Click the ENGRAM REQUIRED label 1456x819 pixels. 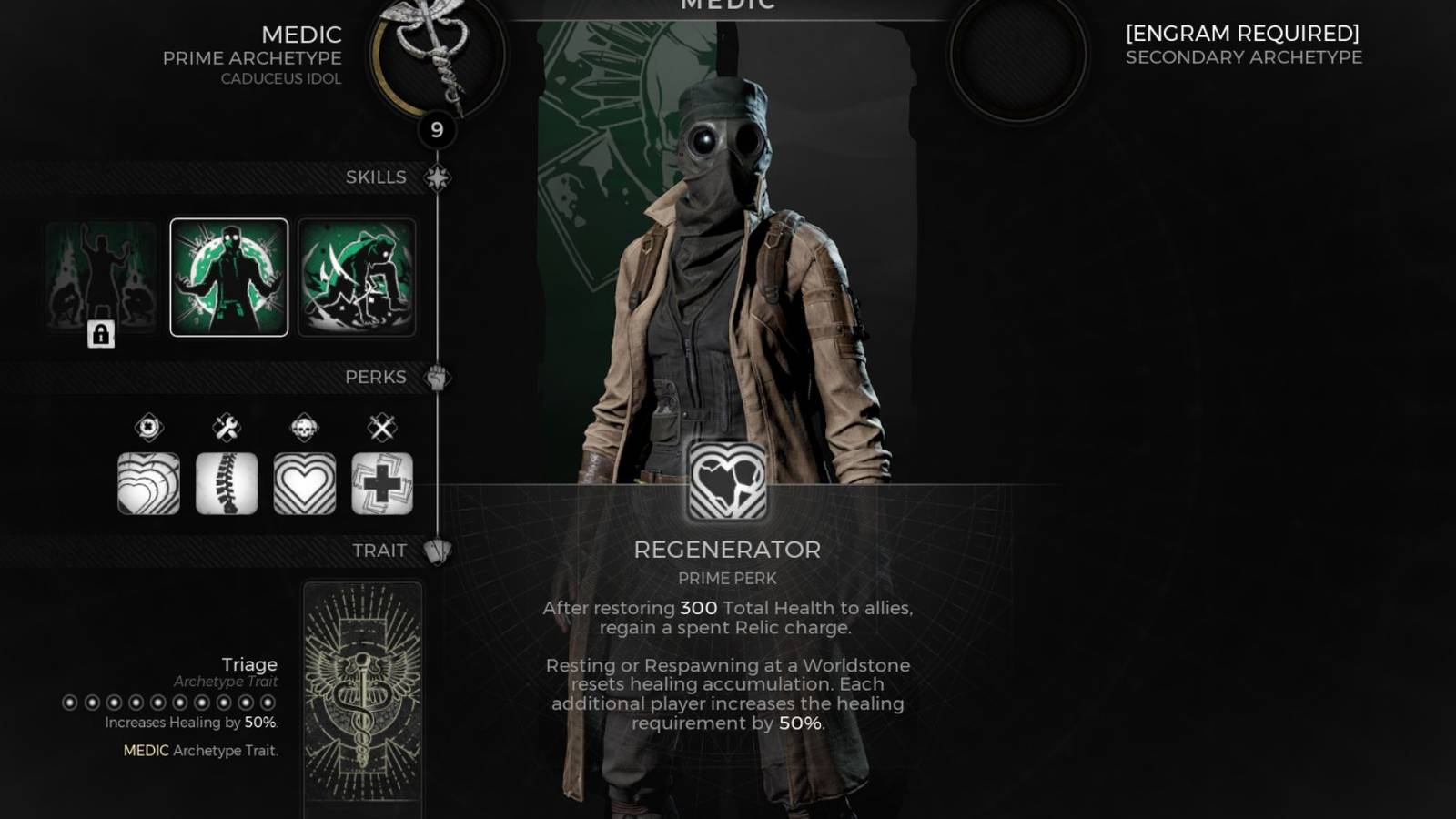(x=1242, y=33)
